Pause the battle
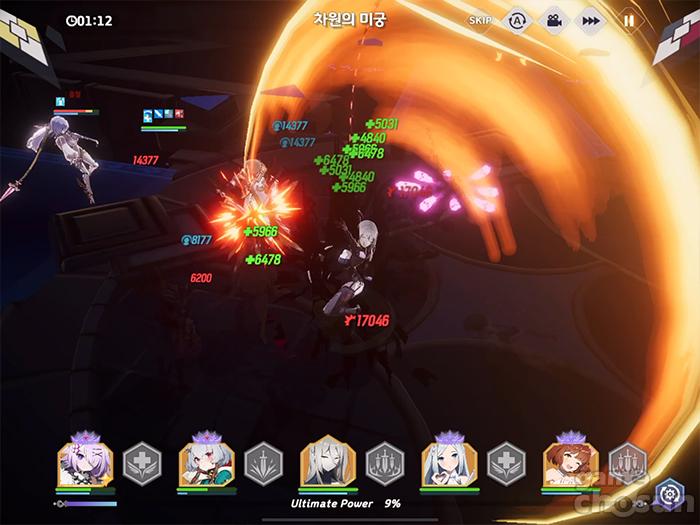The width and height of the screenshot is (700, 525). click(629, 20)
